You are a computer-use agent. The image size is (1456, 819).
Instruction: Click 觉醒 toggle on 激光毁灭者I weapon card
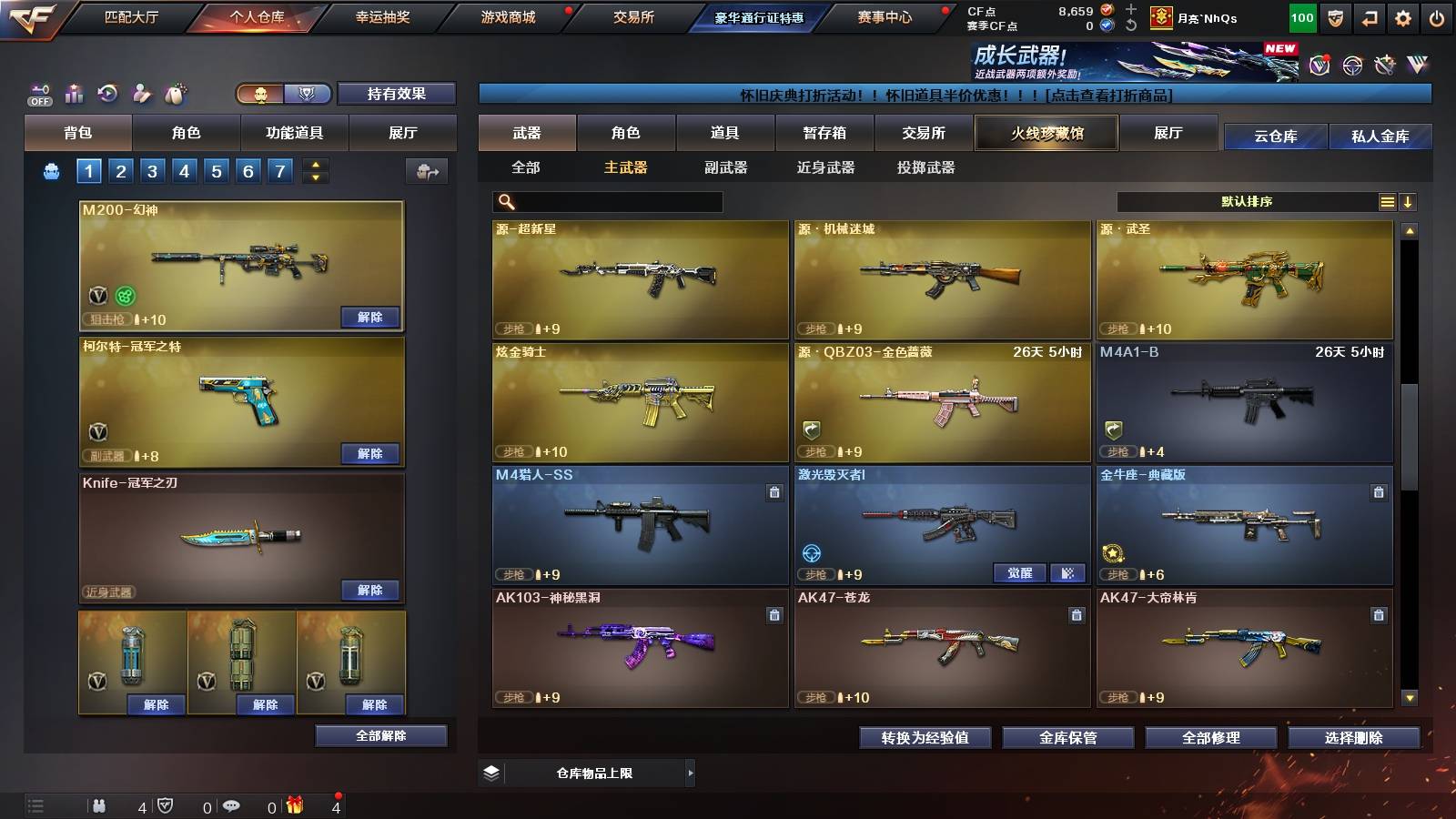[1020, 573]
